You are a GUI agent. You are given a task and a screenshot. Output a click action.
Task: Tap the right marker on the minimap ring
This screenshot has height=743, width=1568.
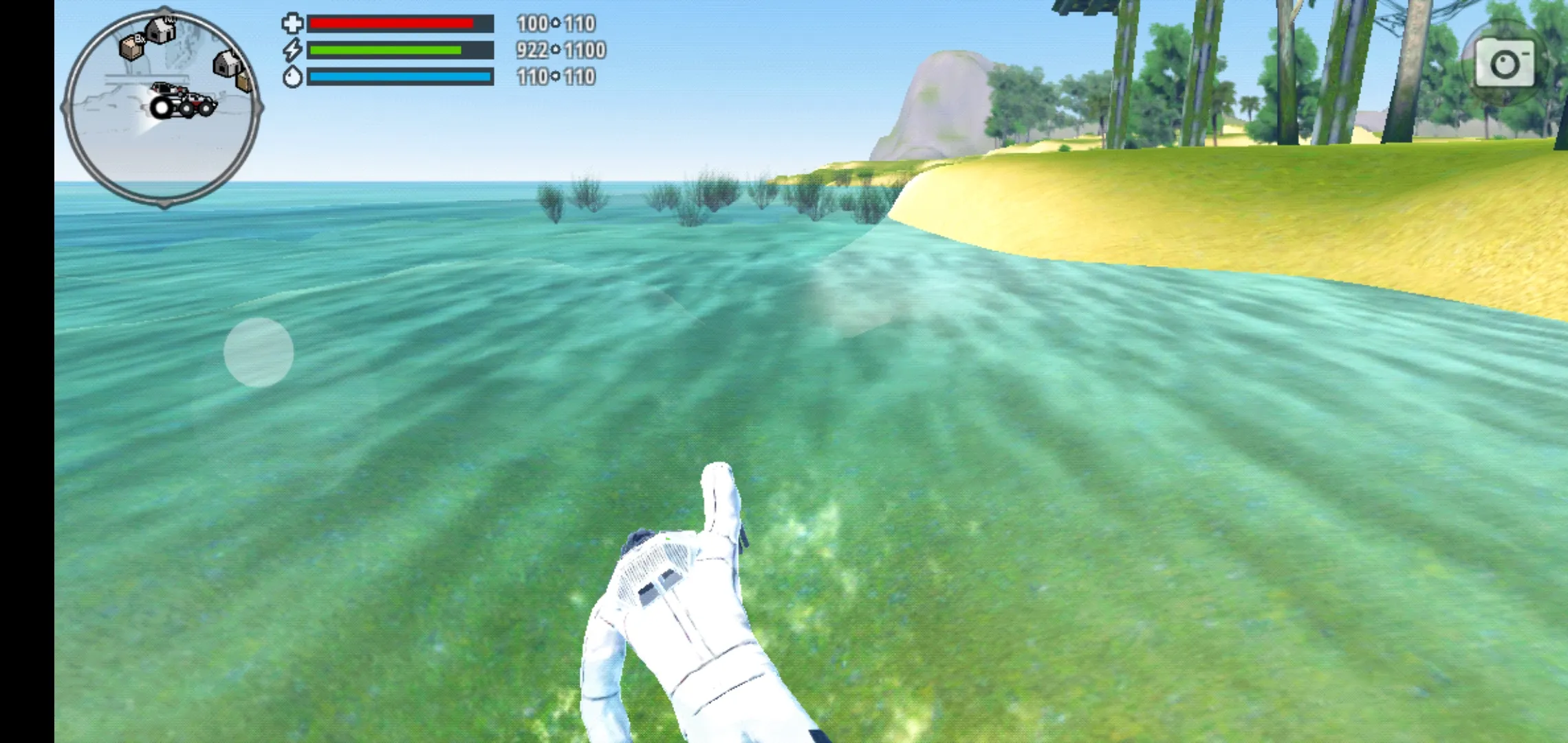point(259,107)
